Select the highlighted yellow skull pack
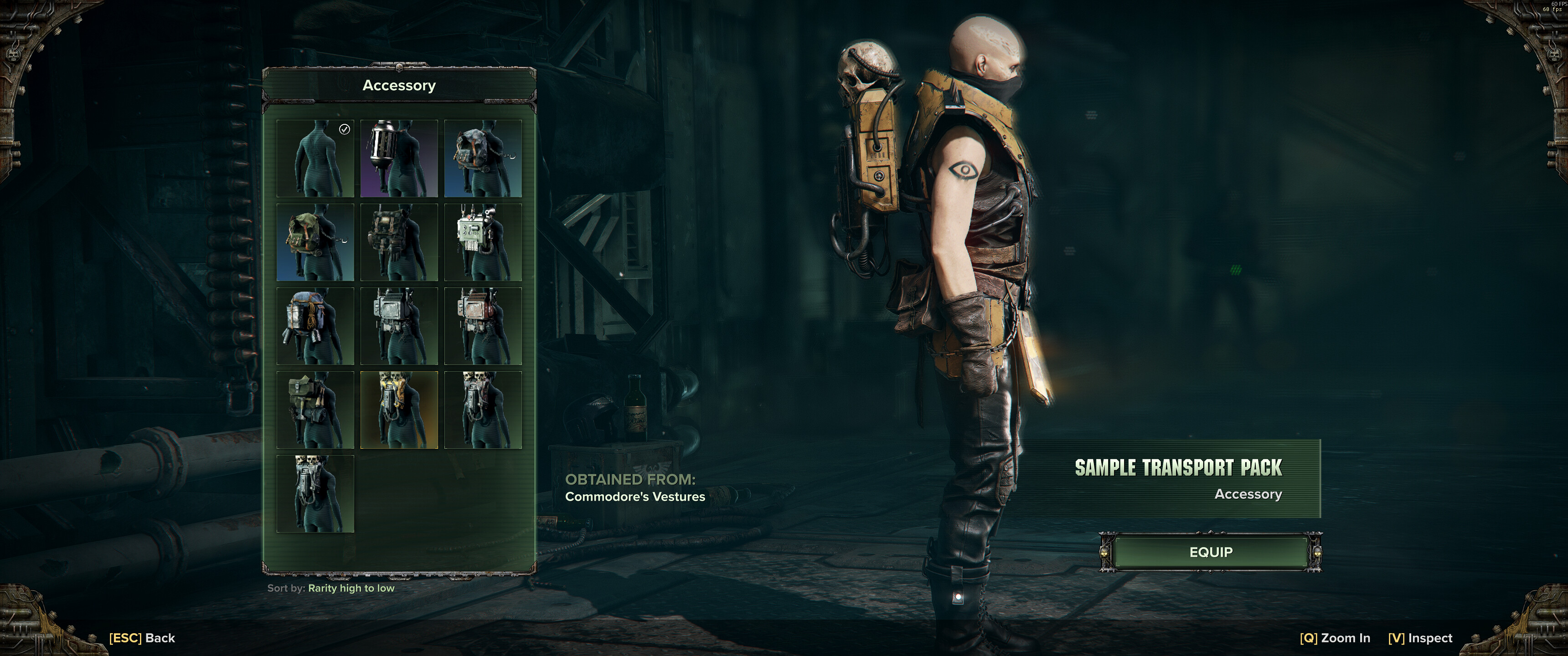Image resolution: width=1568 pixels, height=656 pixels. (399, 410)
